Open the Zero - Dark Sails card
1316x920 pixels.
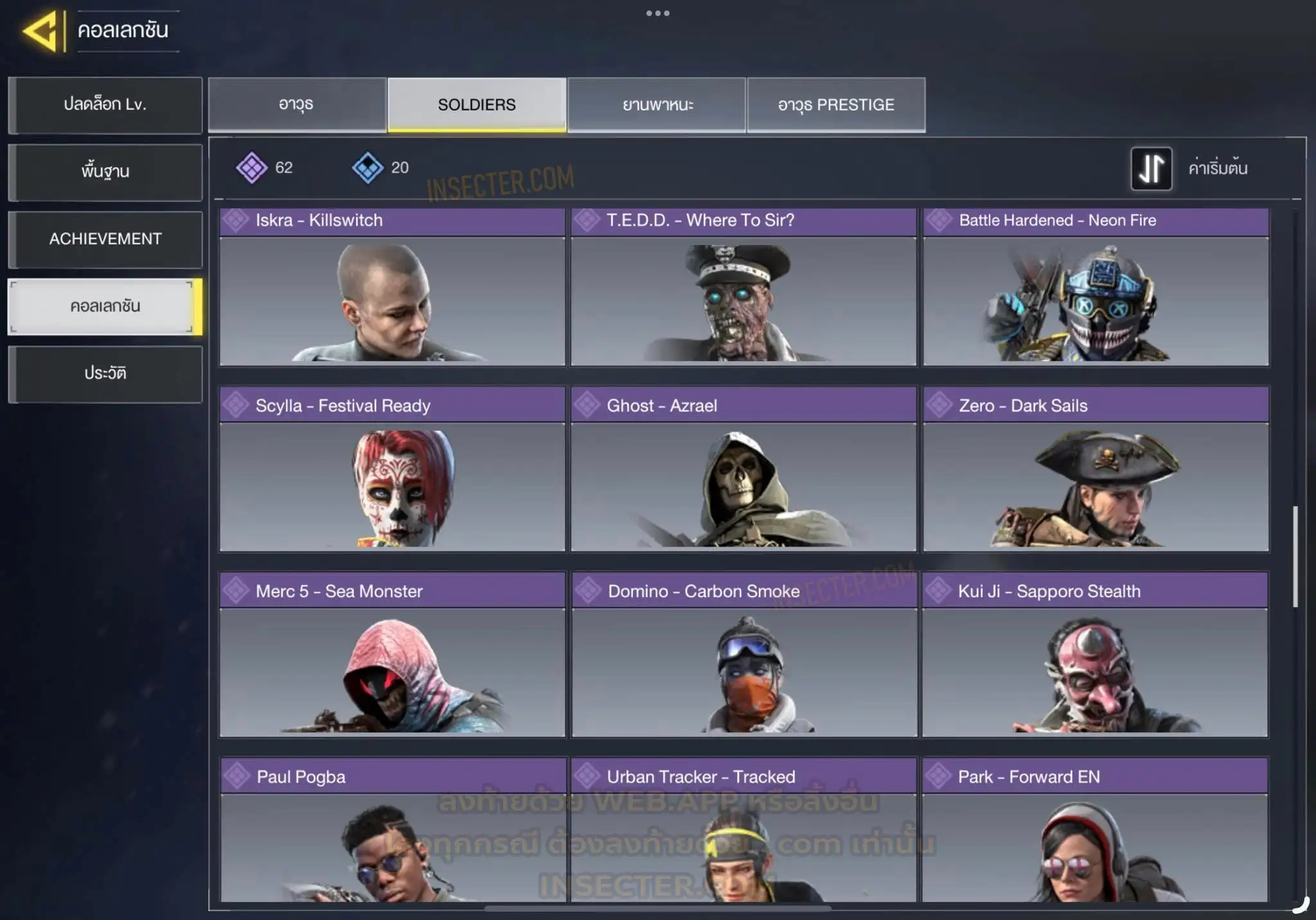point(1096,470)
